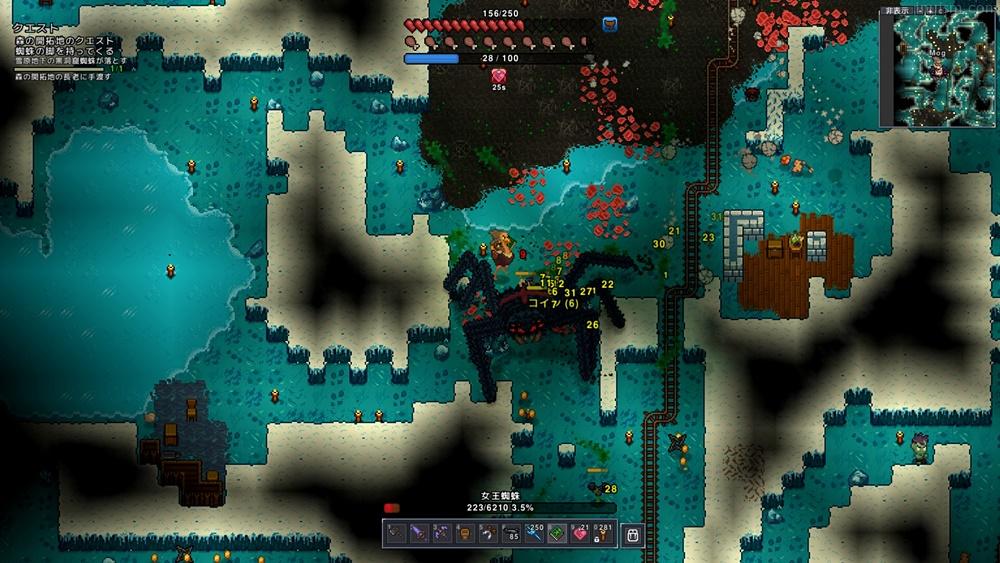Select the pink heart potion stack
The image size is (1000, 563).
pyautogui.click(x=581, y=535)
